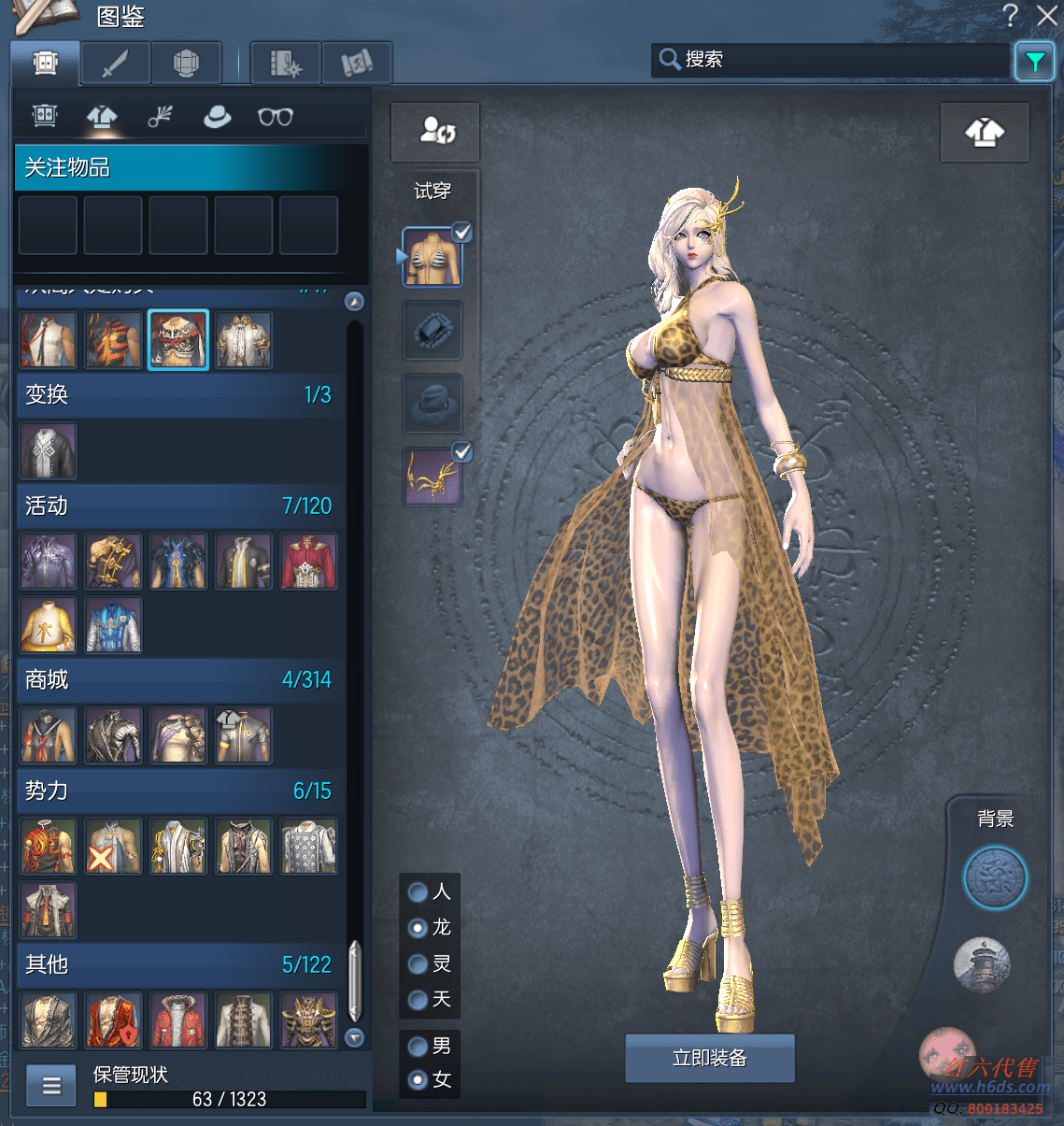This screenshot has height=1126, width=1064.
Task: Open the glasses accessory category
Action: pos(276,117)
